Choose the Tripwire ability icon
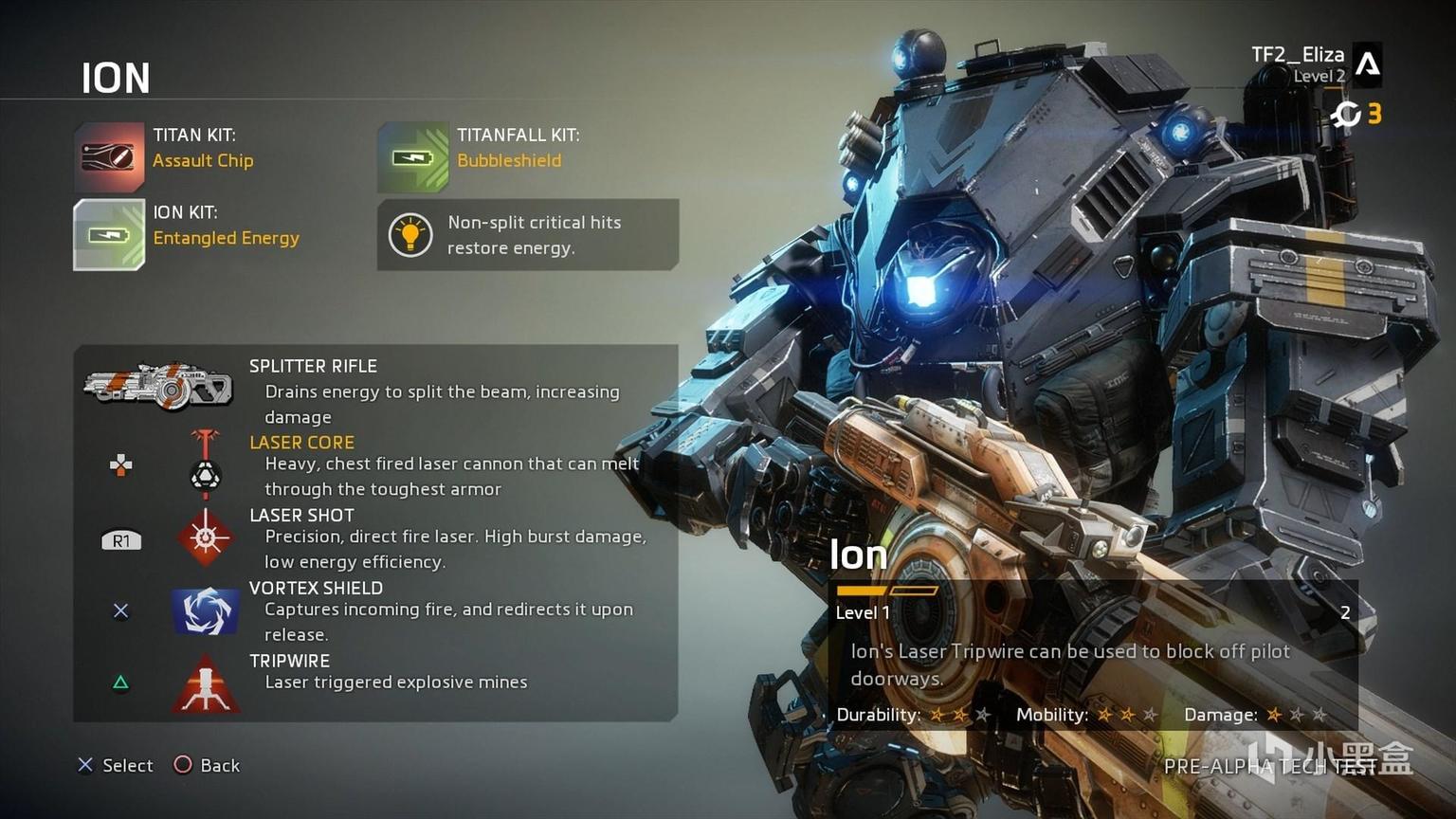1456x819 pixels. [206, 683]
